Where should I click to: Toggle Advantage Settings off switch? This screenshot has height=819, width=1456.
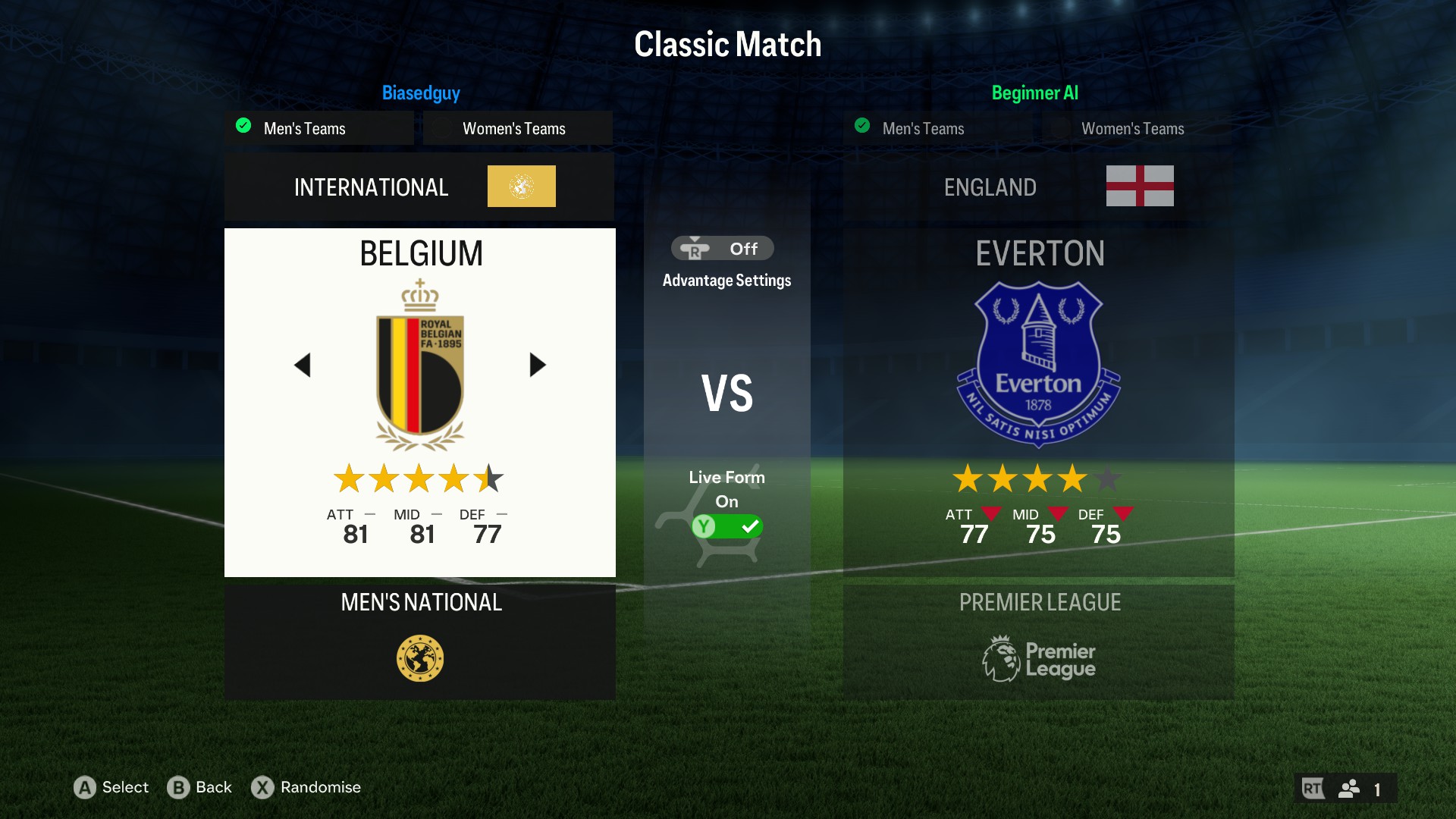pos(721,248)
